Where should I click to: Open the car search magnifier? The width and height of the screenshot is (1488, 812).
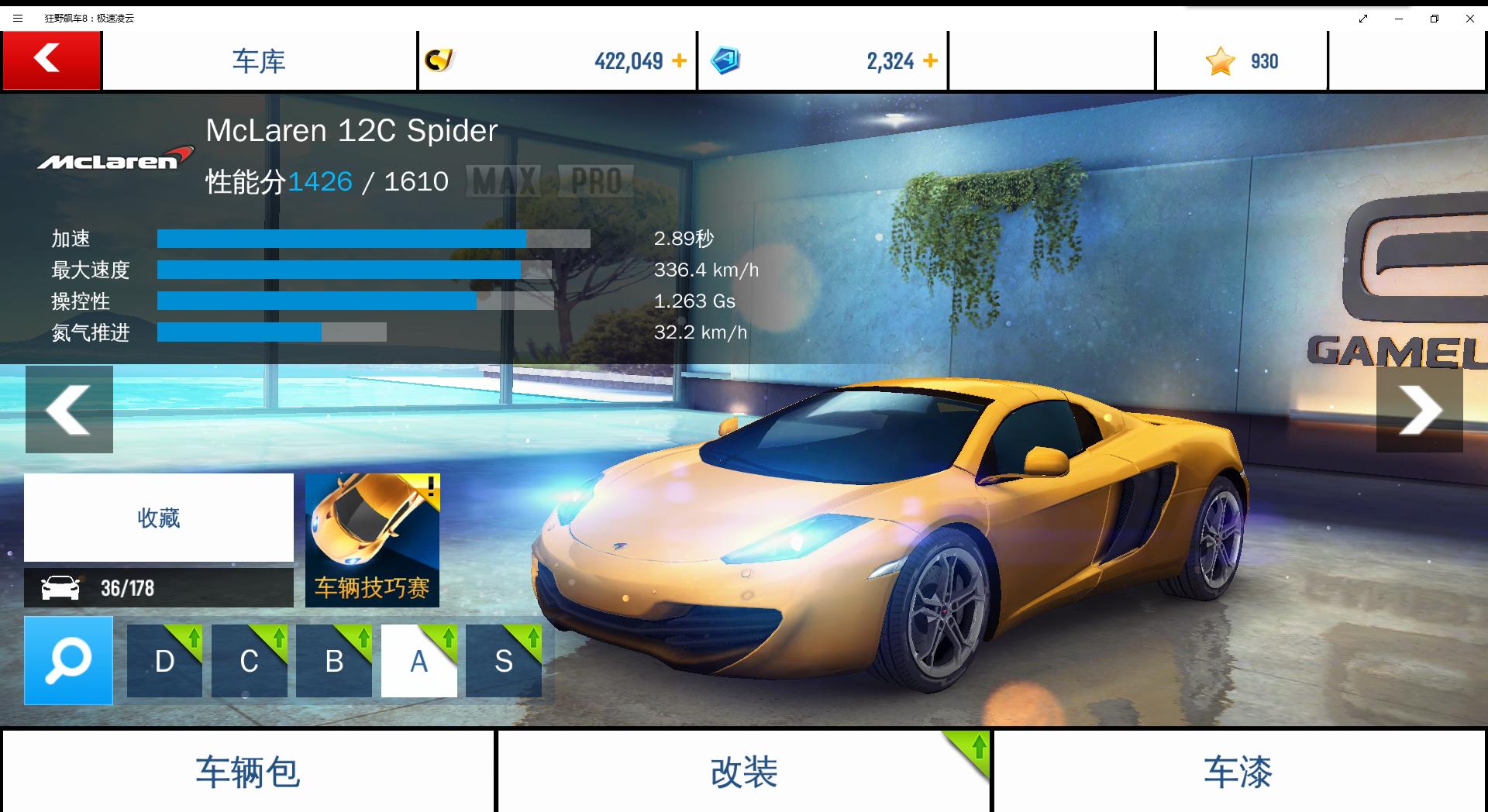coord(68,660)
